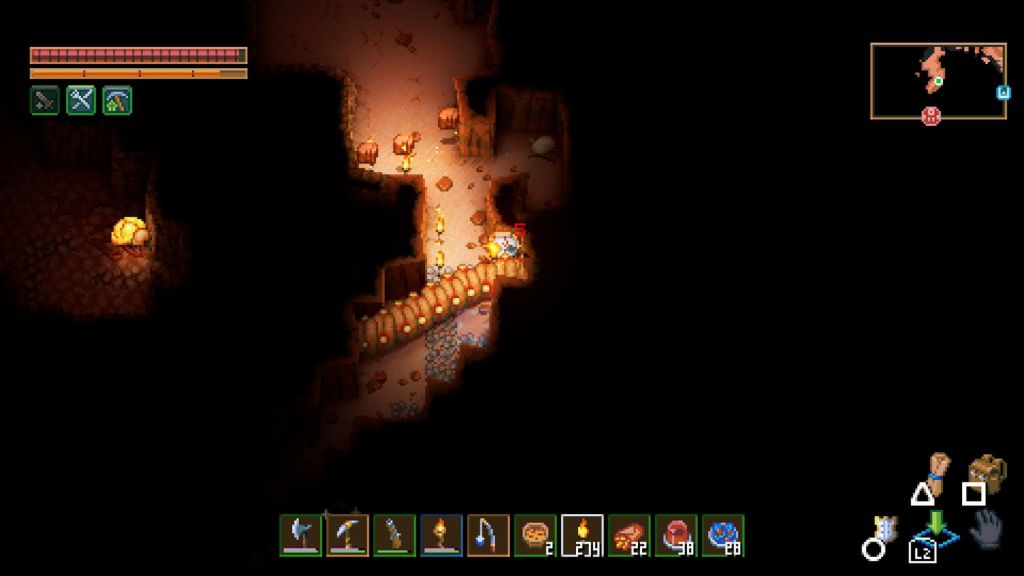Select the pickaxe hotbar slot

pos(347,535)
